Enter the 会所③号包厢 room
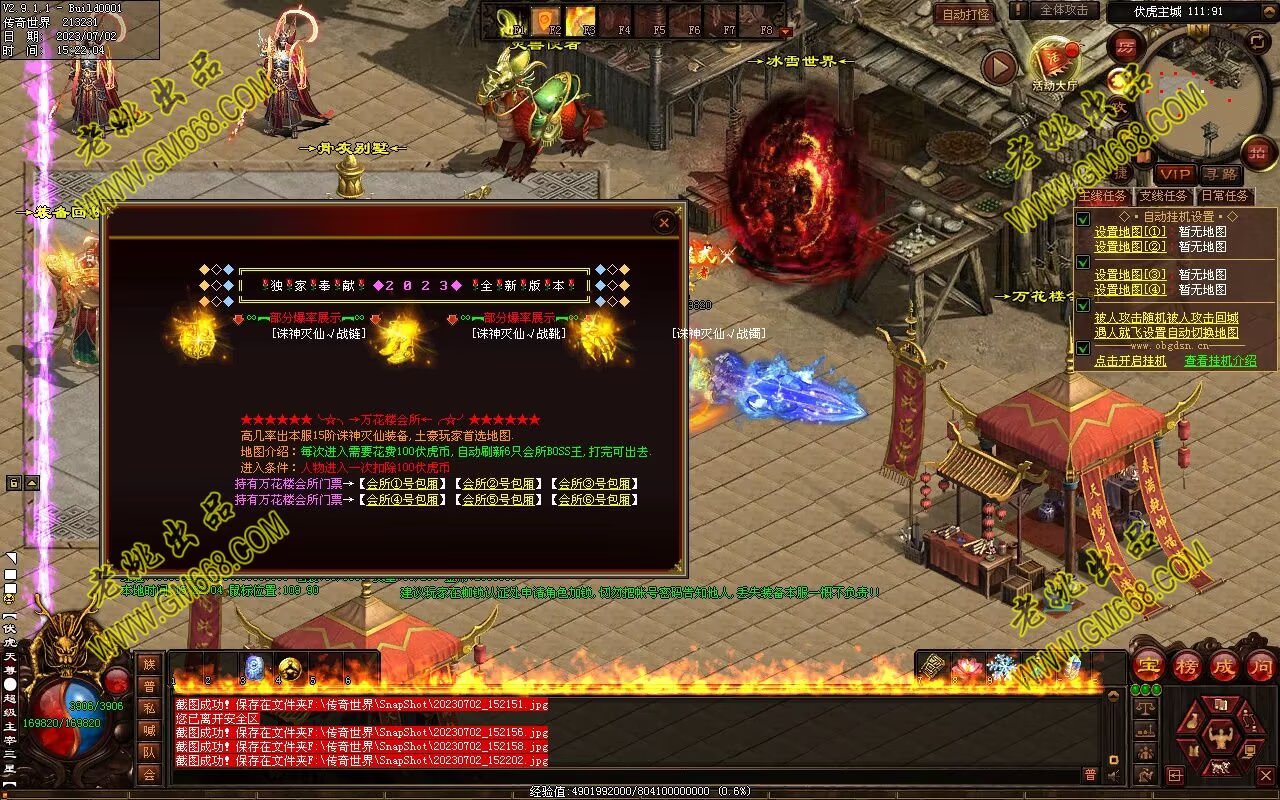The image size is (1280, 800). (594, 484)
